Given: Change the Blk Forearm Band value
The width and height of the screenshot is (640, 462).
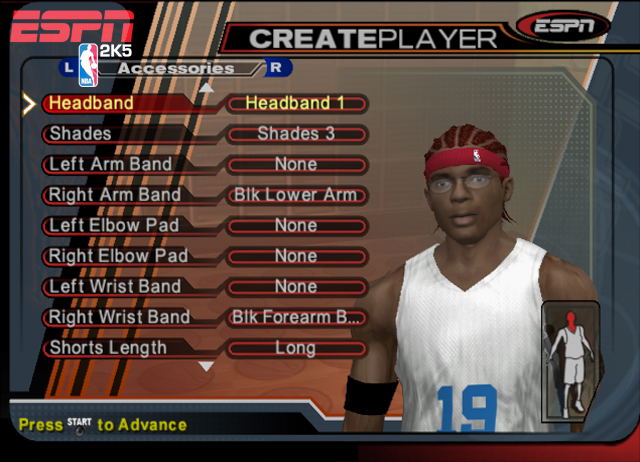Looking at the screenshot, I should [x=296, y=317].
